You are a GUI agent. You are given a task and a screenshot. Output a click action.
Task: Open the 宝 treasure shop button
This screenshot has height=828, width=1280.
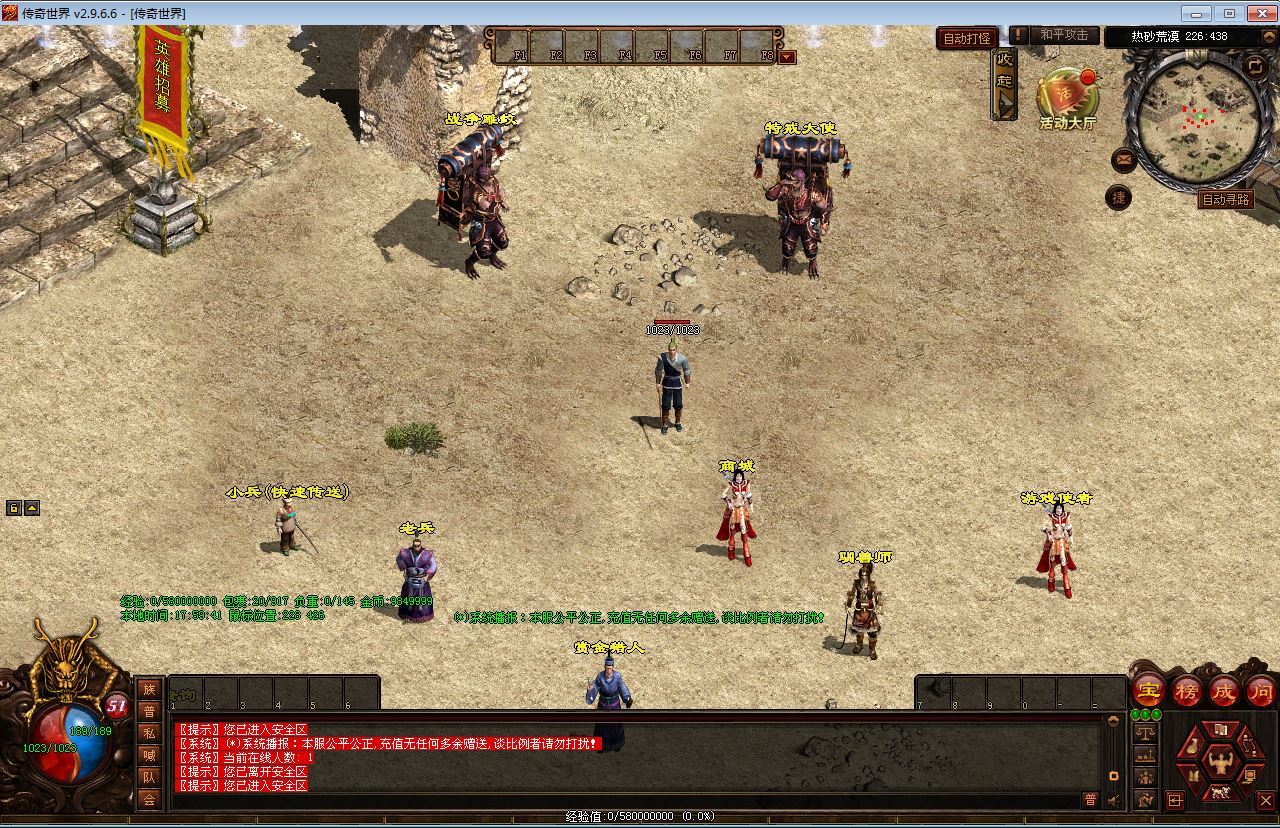[x=1148, y=690]
